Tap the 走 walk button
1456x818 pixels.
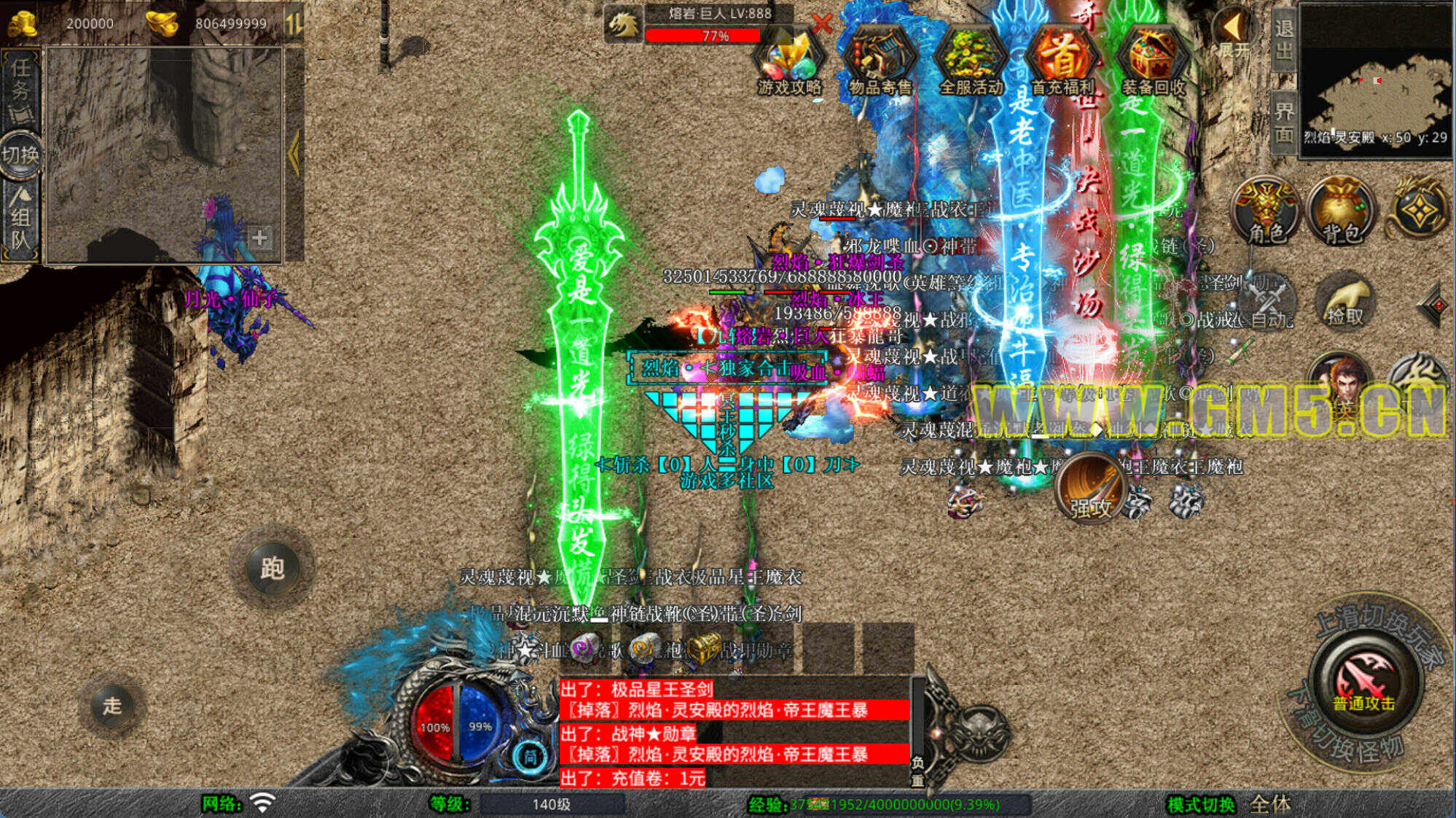(x=111, y=705)
